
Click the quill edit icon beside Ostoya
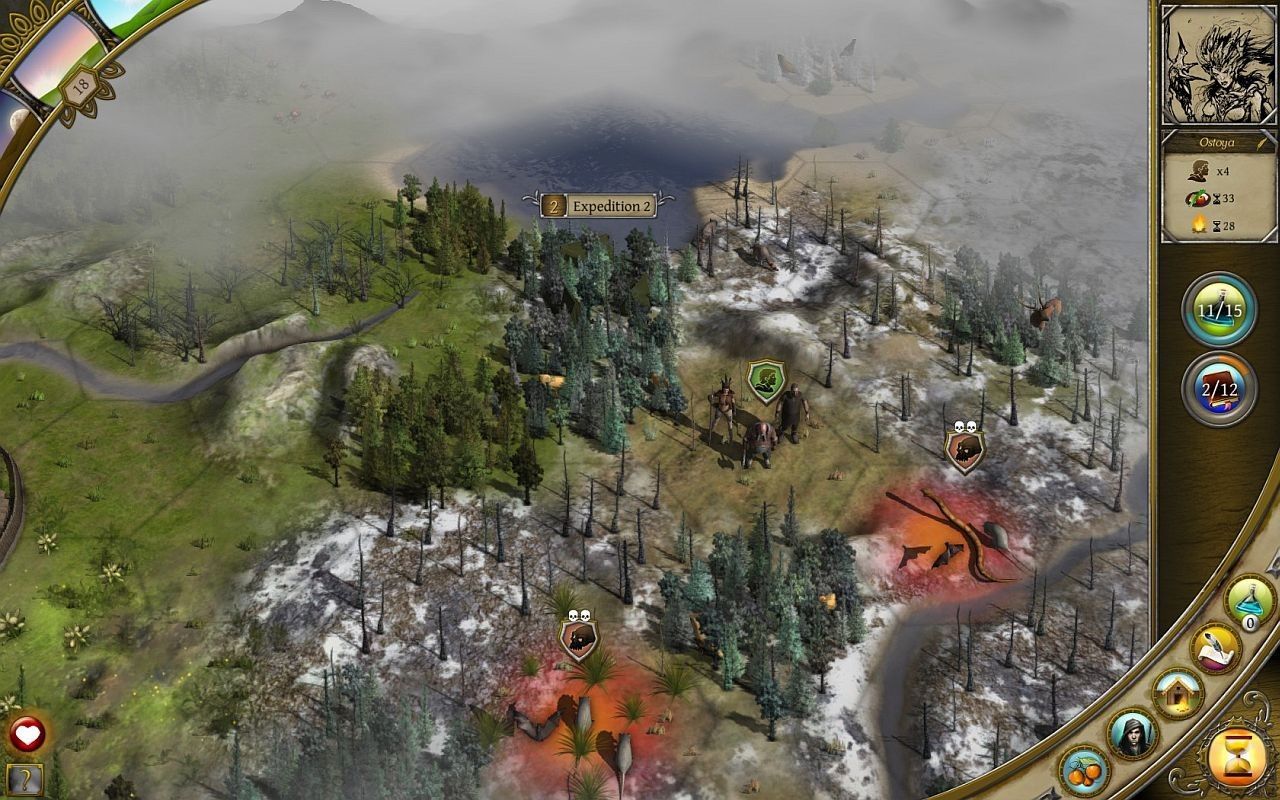1262,143
